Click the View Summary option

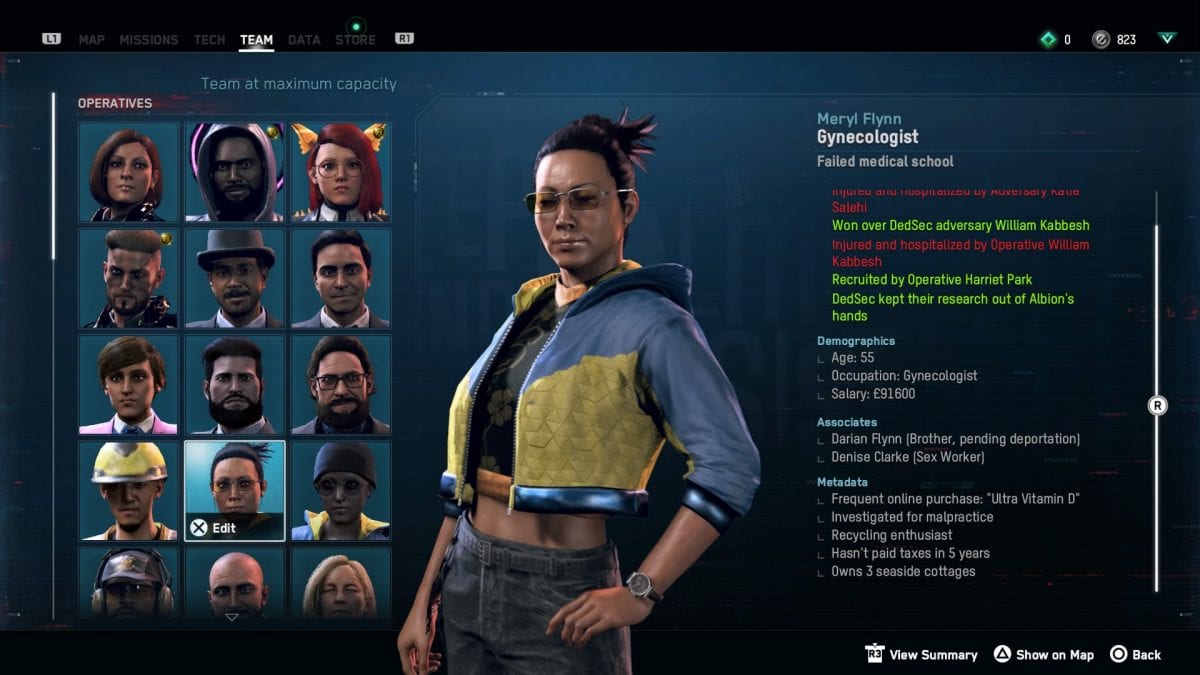click(x=921, y=655)
